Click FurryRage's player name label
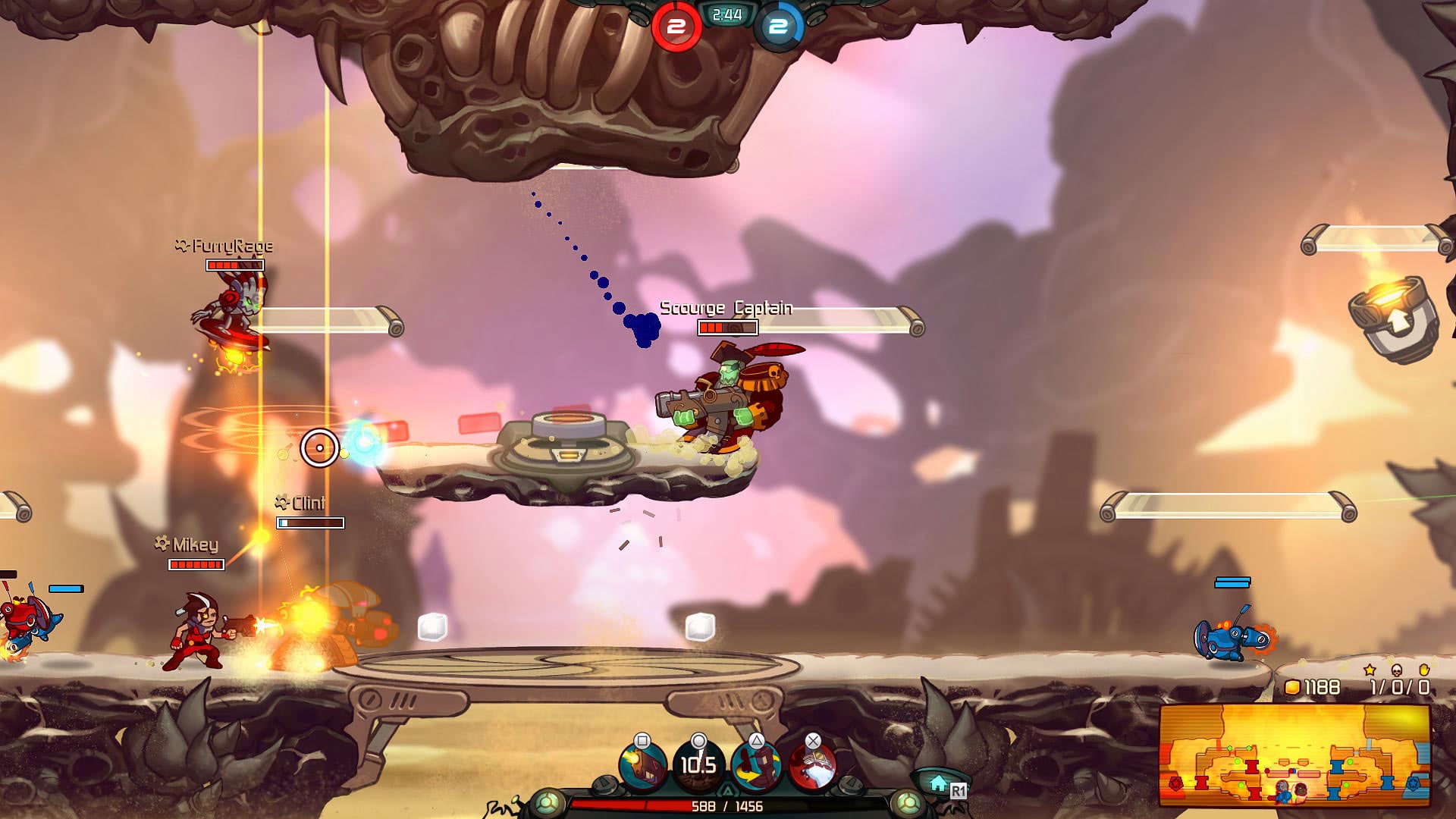Screen dimensions: 1456x819 click(x=225, y=246)
